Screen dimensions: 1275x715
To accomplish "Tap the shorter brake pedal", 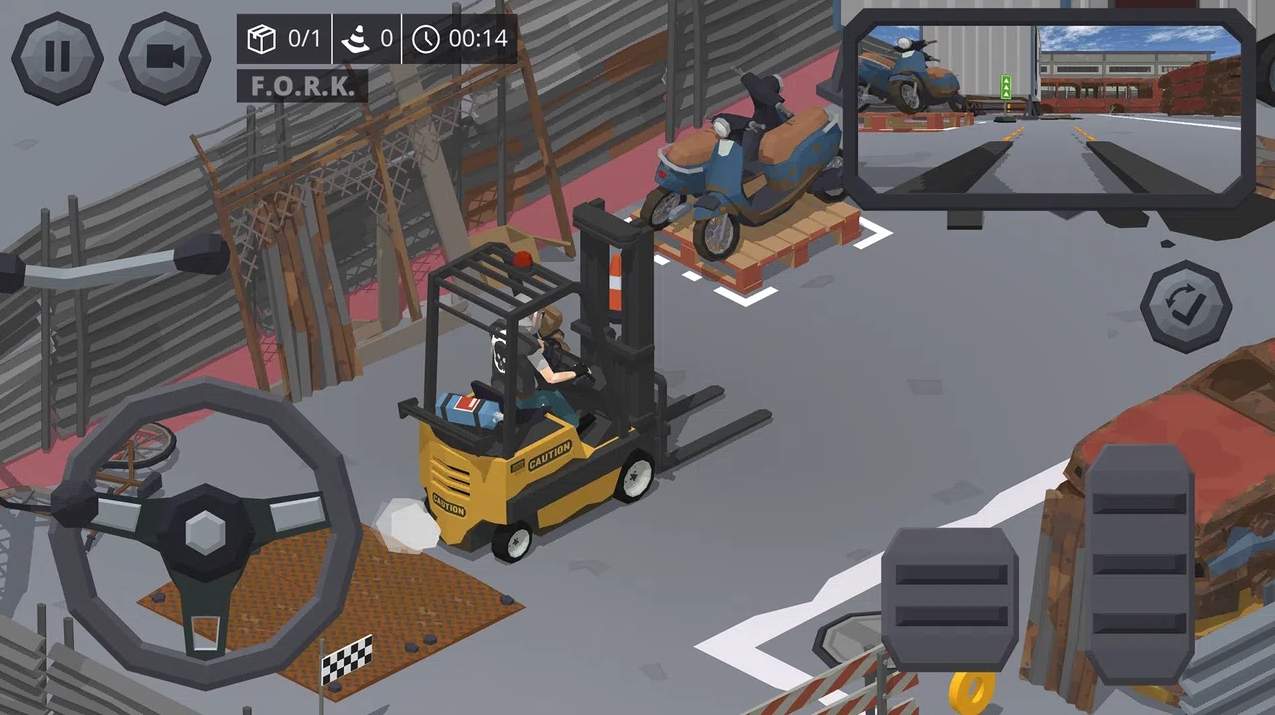I will click(949, 599).
